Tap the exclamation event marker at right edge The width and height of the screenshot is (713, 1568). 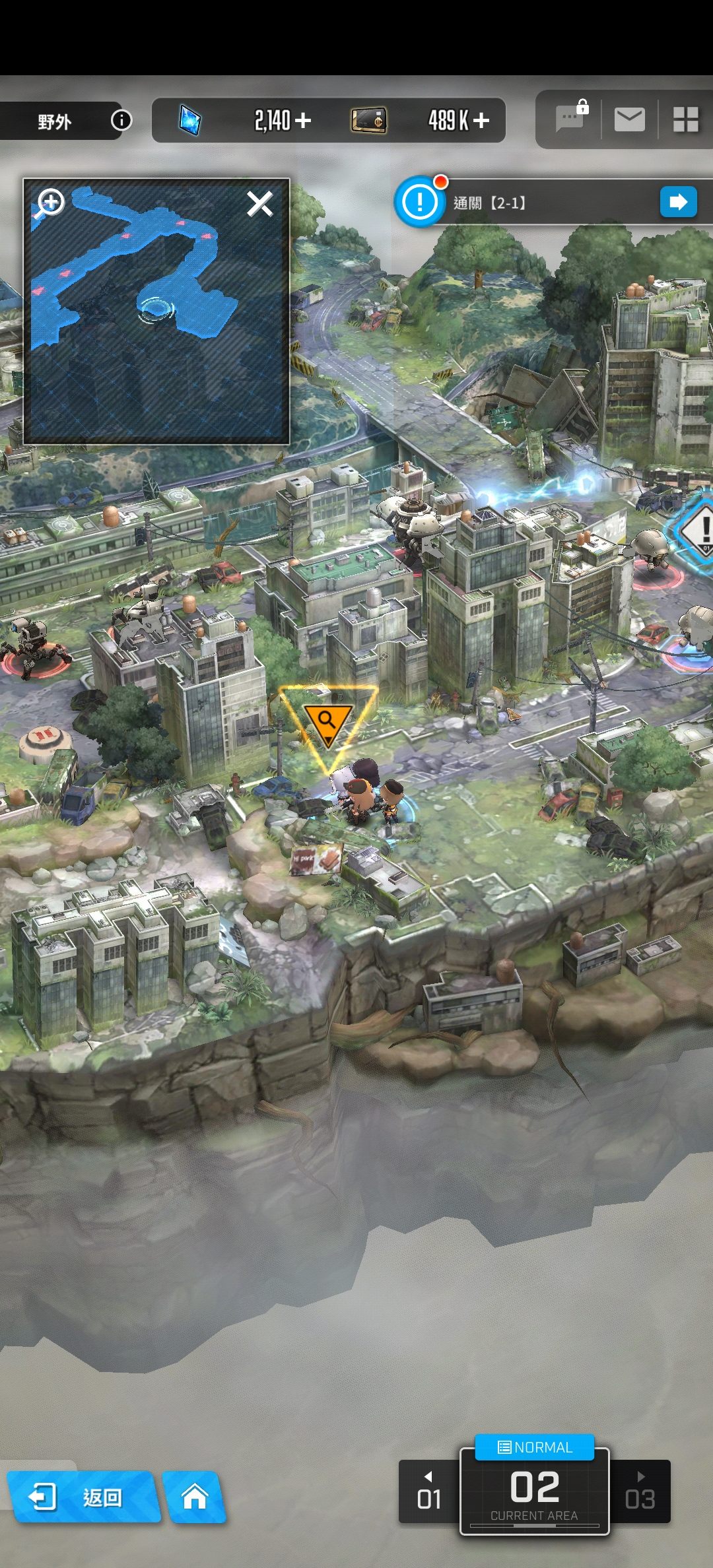700,529
